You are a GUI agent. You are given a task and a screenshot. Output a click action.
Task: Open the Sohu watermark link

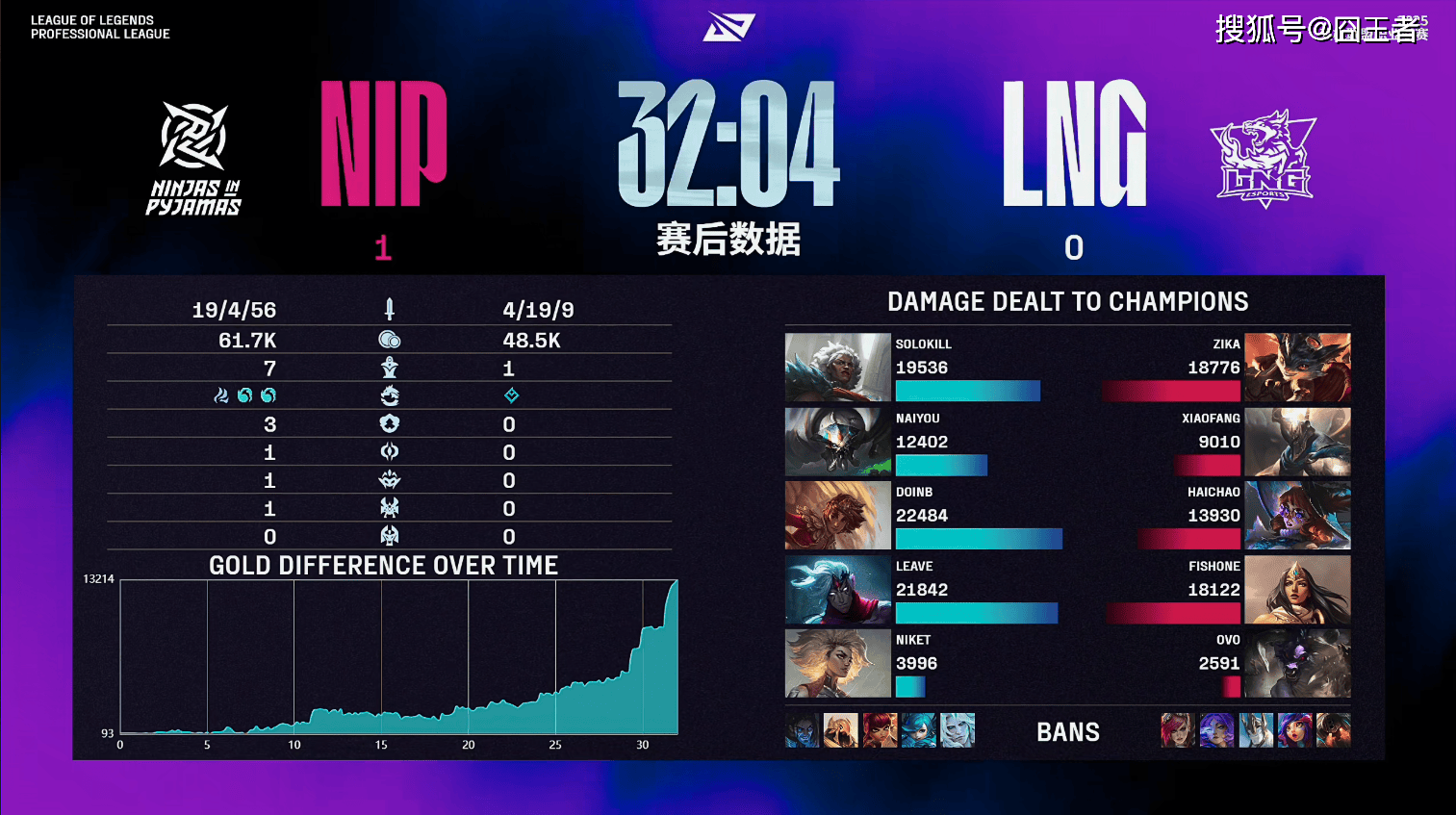click(x=1318, y=29)
